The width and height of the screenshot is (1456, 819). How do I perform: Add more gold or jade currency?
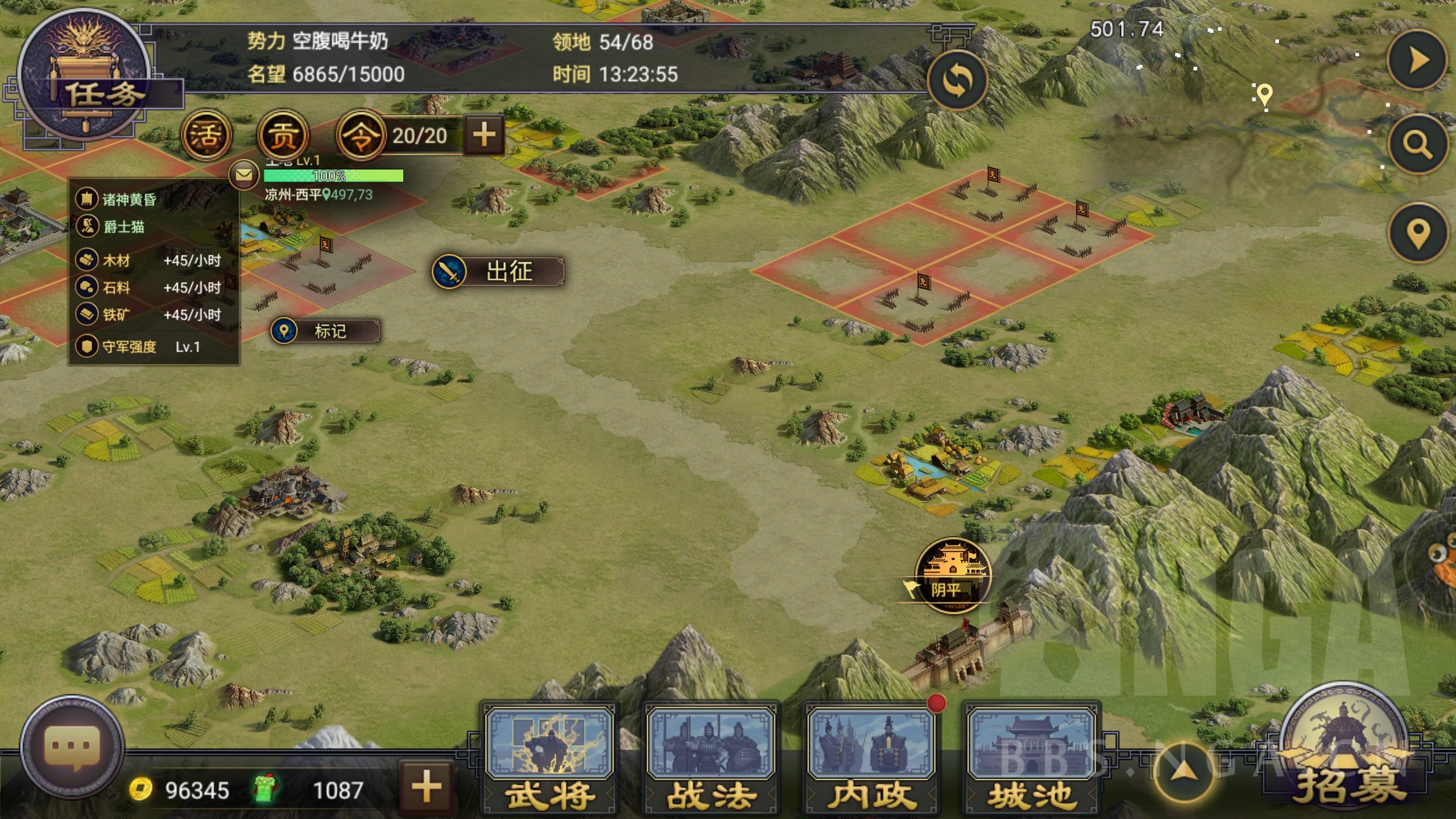click(427, 787)
